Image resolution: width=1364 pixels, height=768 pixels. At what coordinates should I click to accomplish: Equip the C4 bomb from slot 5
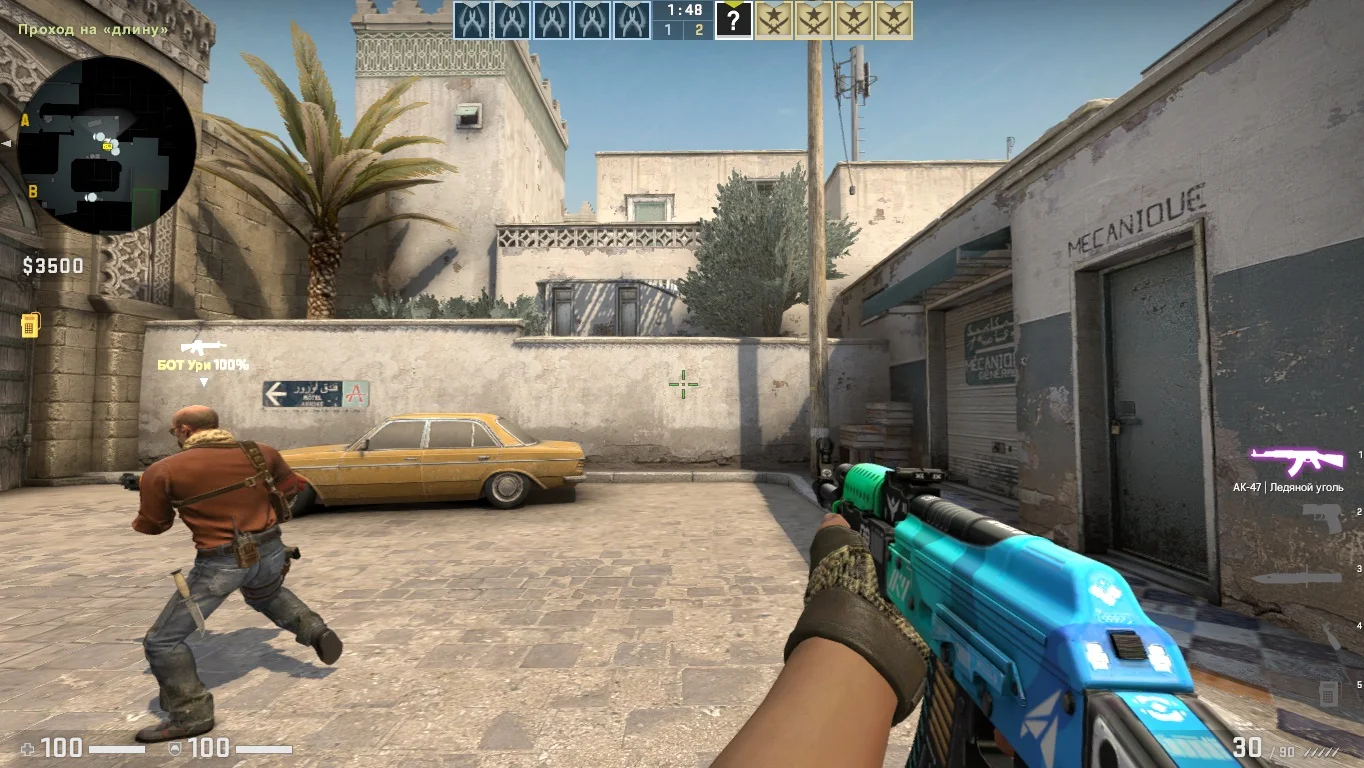coord(1328,691)
